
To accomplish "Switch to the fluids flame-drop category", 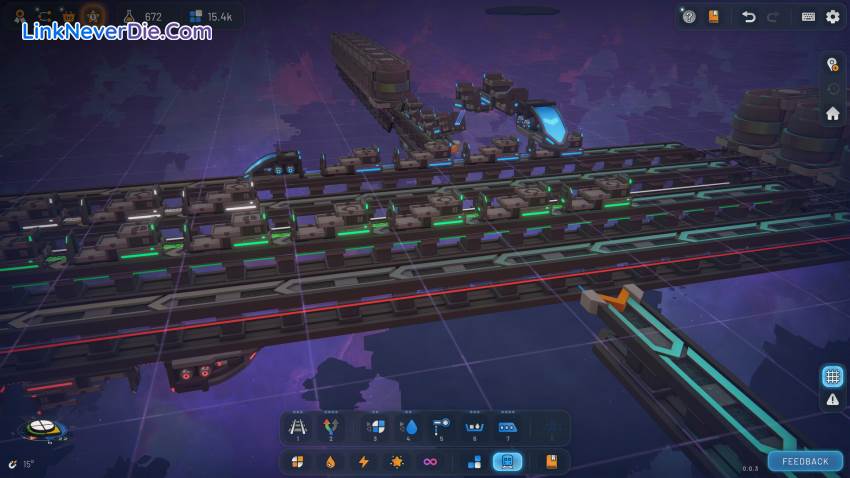I will click(x=330, y=462).
